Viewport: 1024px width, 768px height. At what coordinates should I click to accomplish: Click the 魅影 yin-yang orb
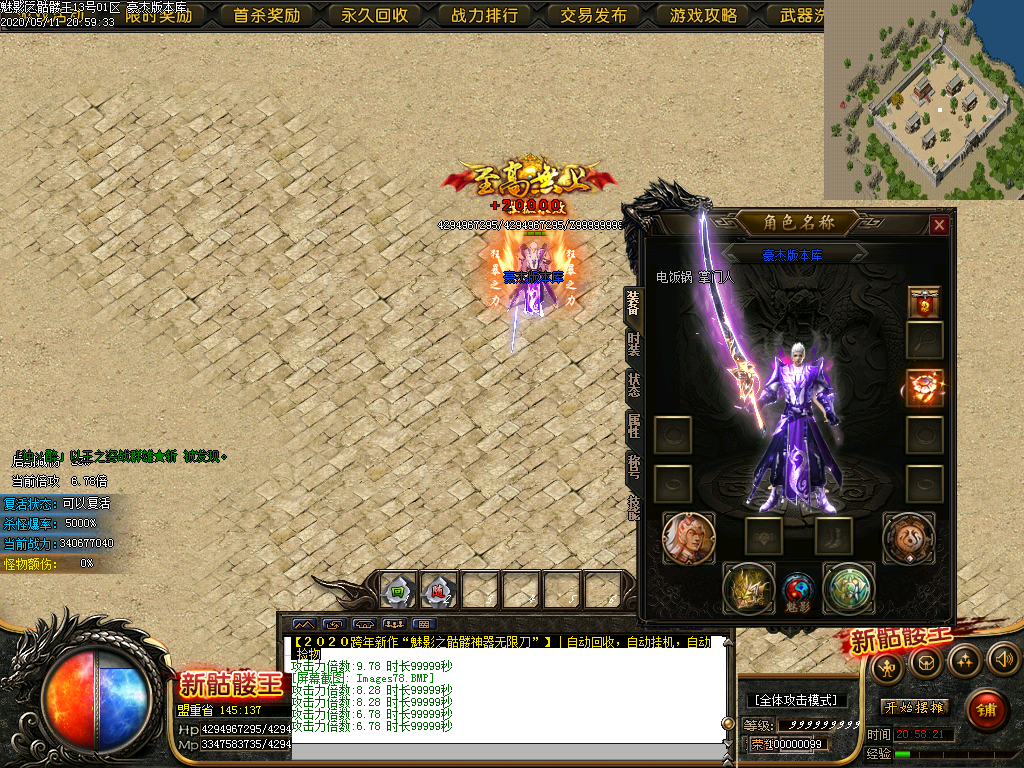[798, 590]
